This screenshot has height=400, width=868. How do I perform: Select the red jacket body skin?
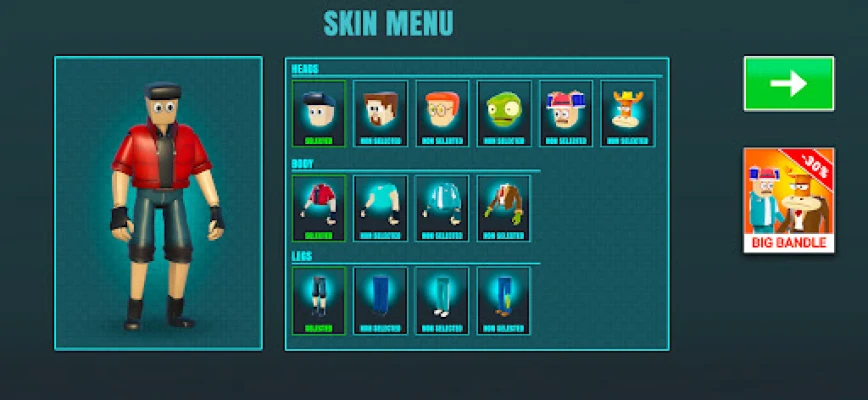[x=319, y=208]
